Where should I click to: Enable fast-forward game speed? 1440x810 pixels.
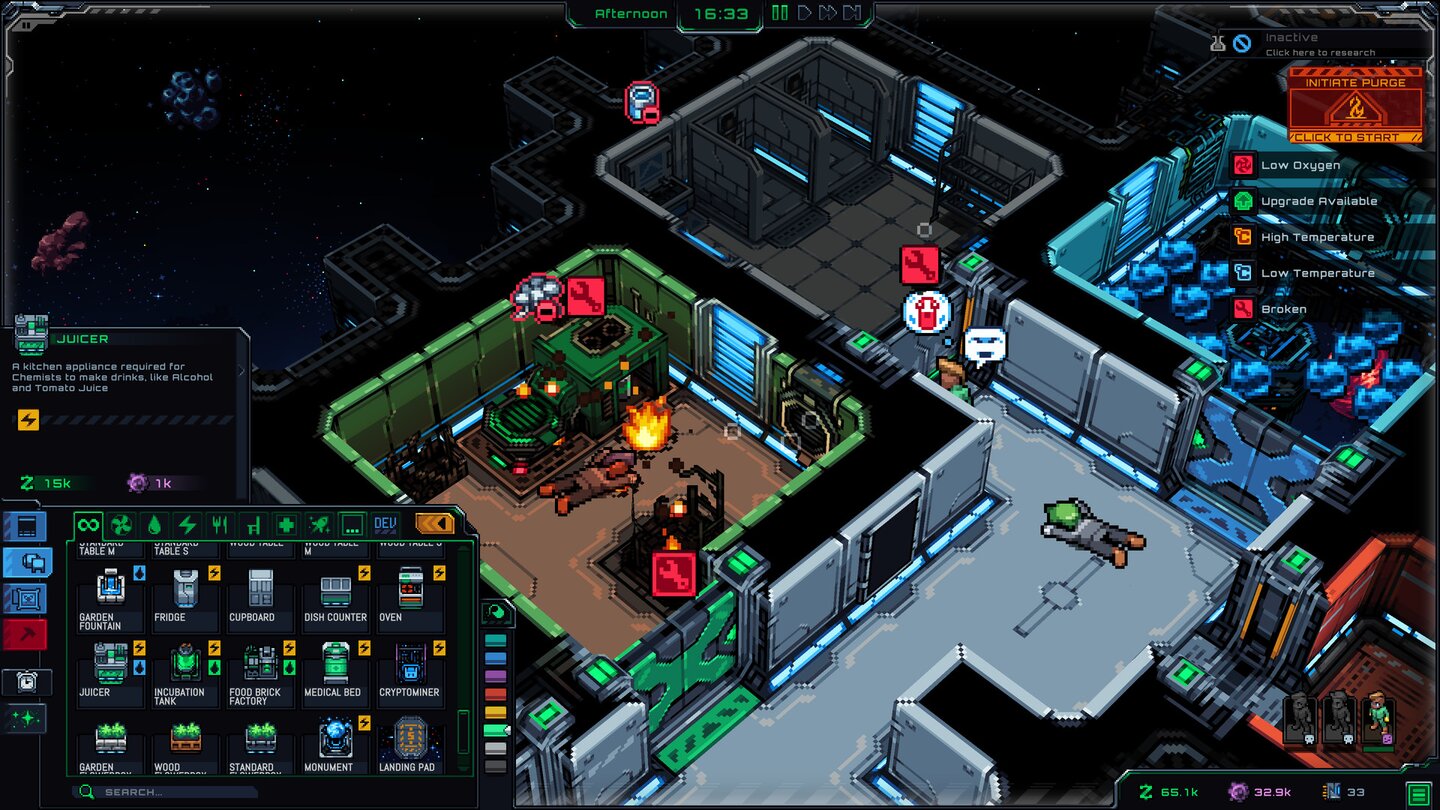click(826, 13)
